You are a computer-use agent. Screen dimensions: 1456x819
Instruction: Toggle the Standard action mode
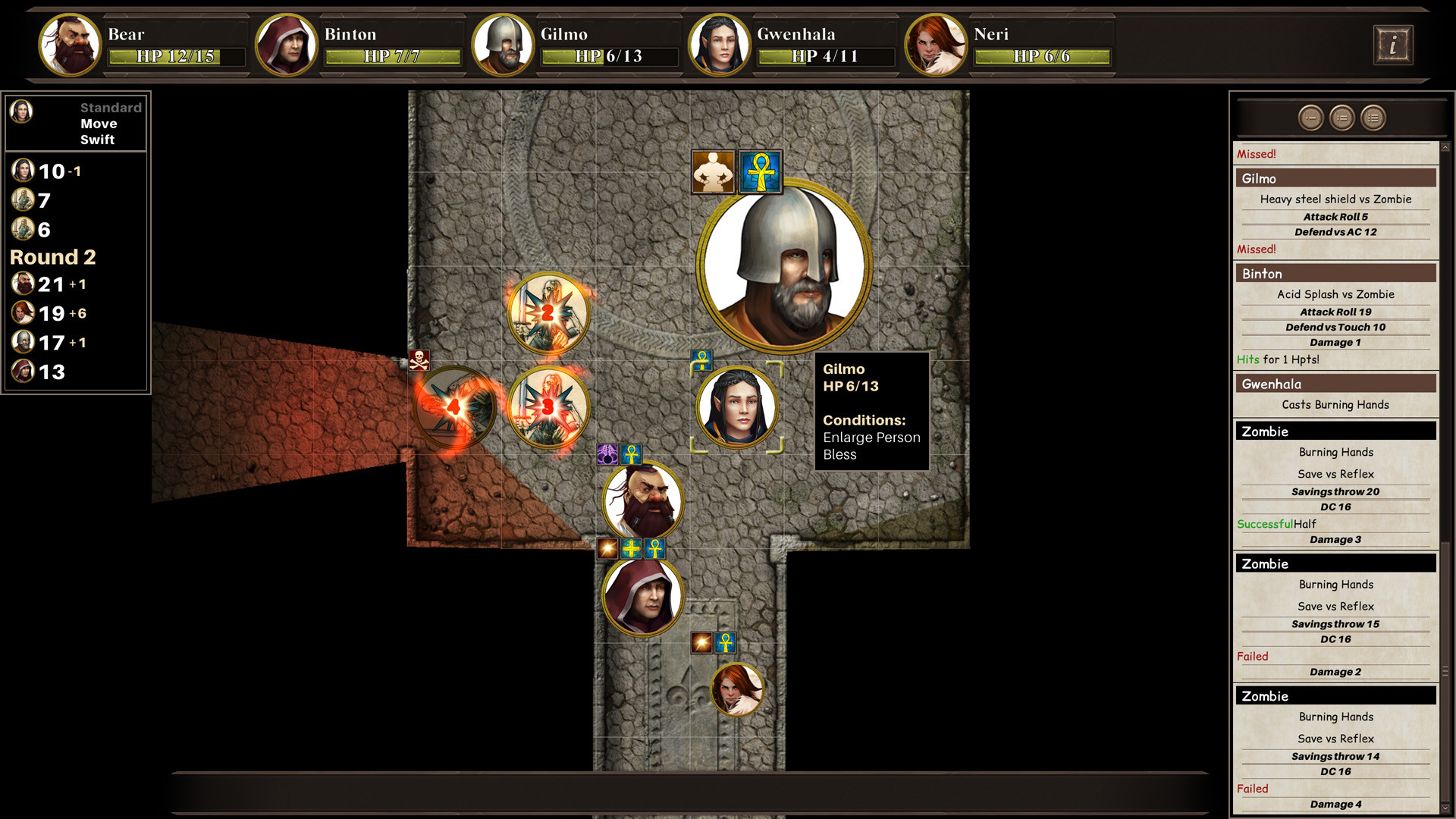pyautogui.click(x=111, y=108)
